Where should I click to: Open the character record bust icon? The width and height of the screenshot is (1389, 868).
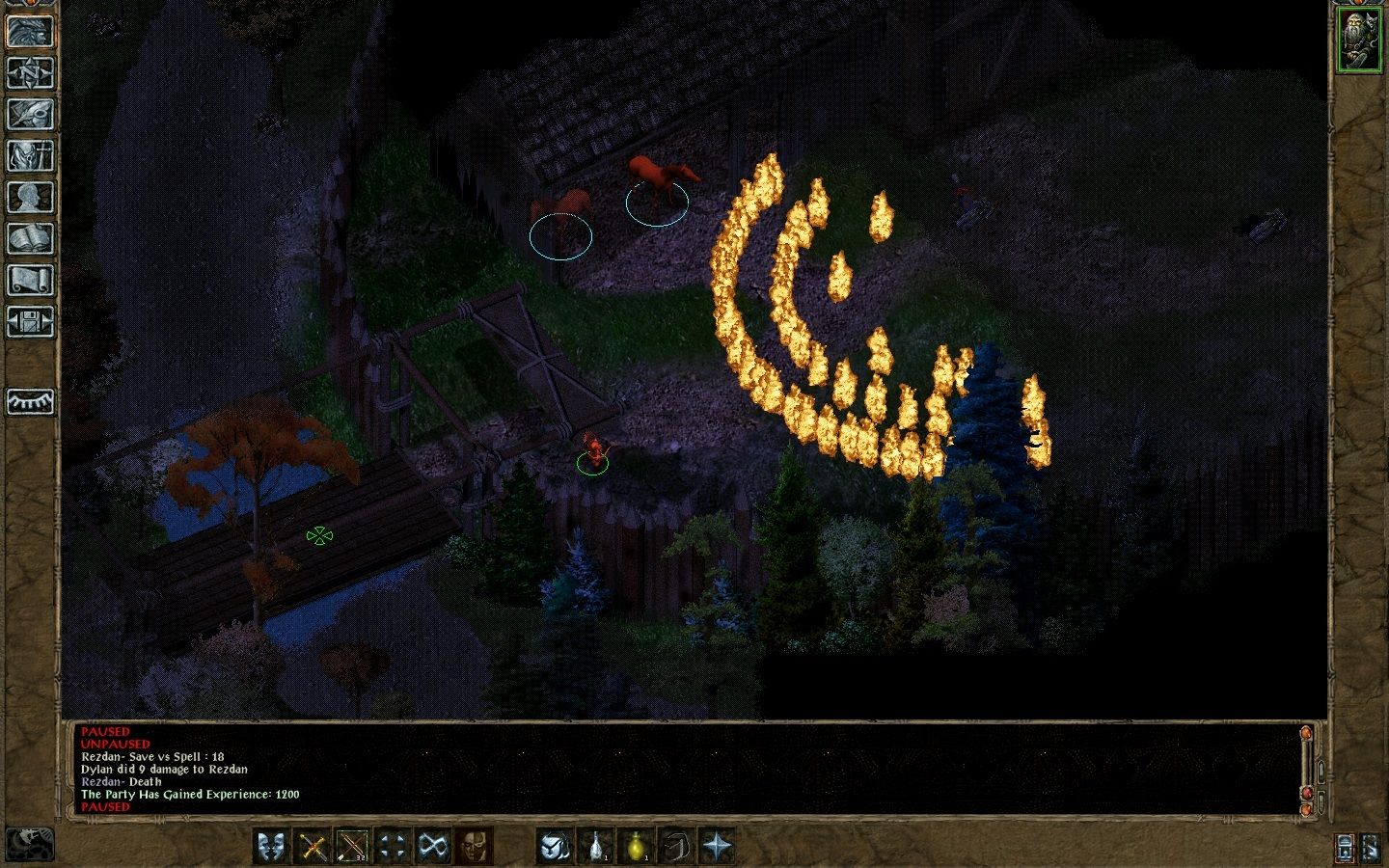coord(30,197)
